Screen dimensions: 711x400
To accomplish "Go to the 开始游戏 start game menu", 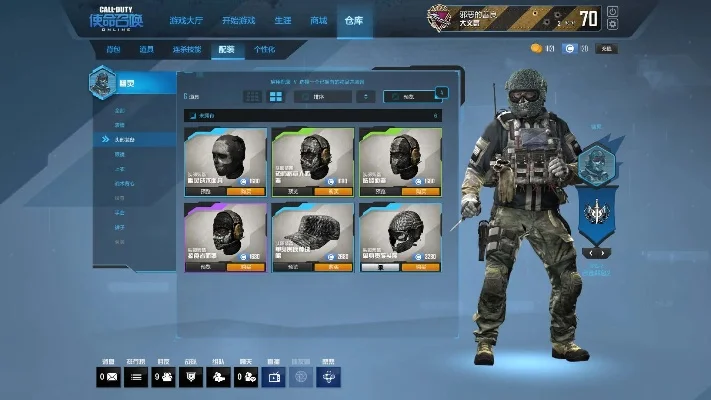I will coord(237,20).
